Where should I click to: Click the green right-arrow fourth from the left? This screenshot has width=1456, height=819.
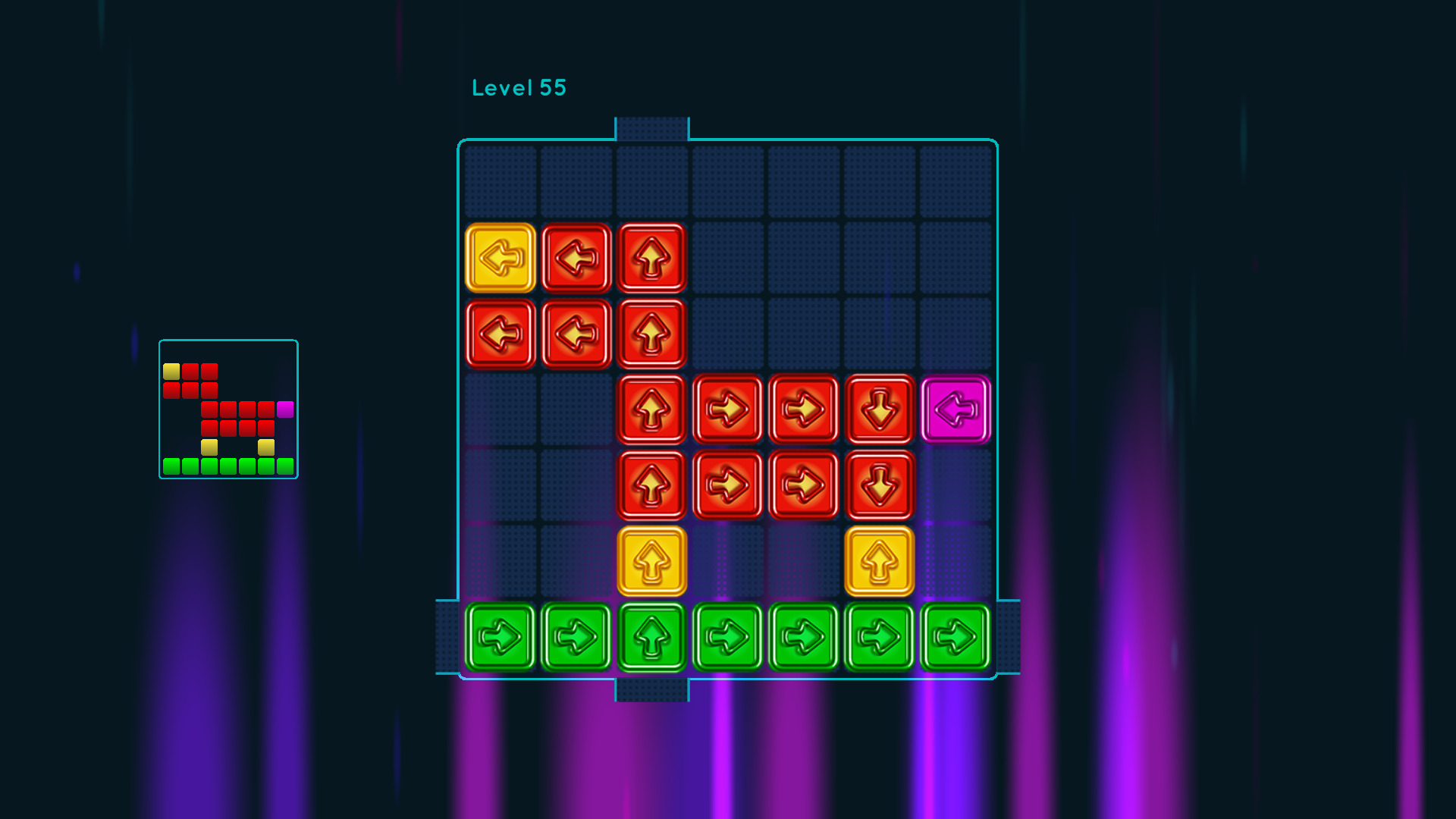click(727, 636)
